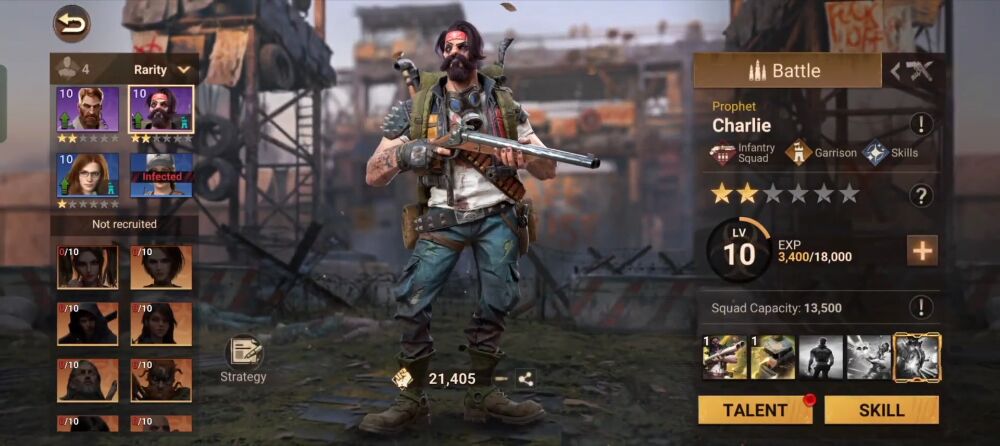This screenshot has width=1000, height=446.
Task: Select the Garrison attribute badge
Action: click(820, 153)
